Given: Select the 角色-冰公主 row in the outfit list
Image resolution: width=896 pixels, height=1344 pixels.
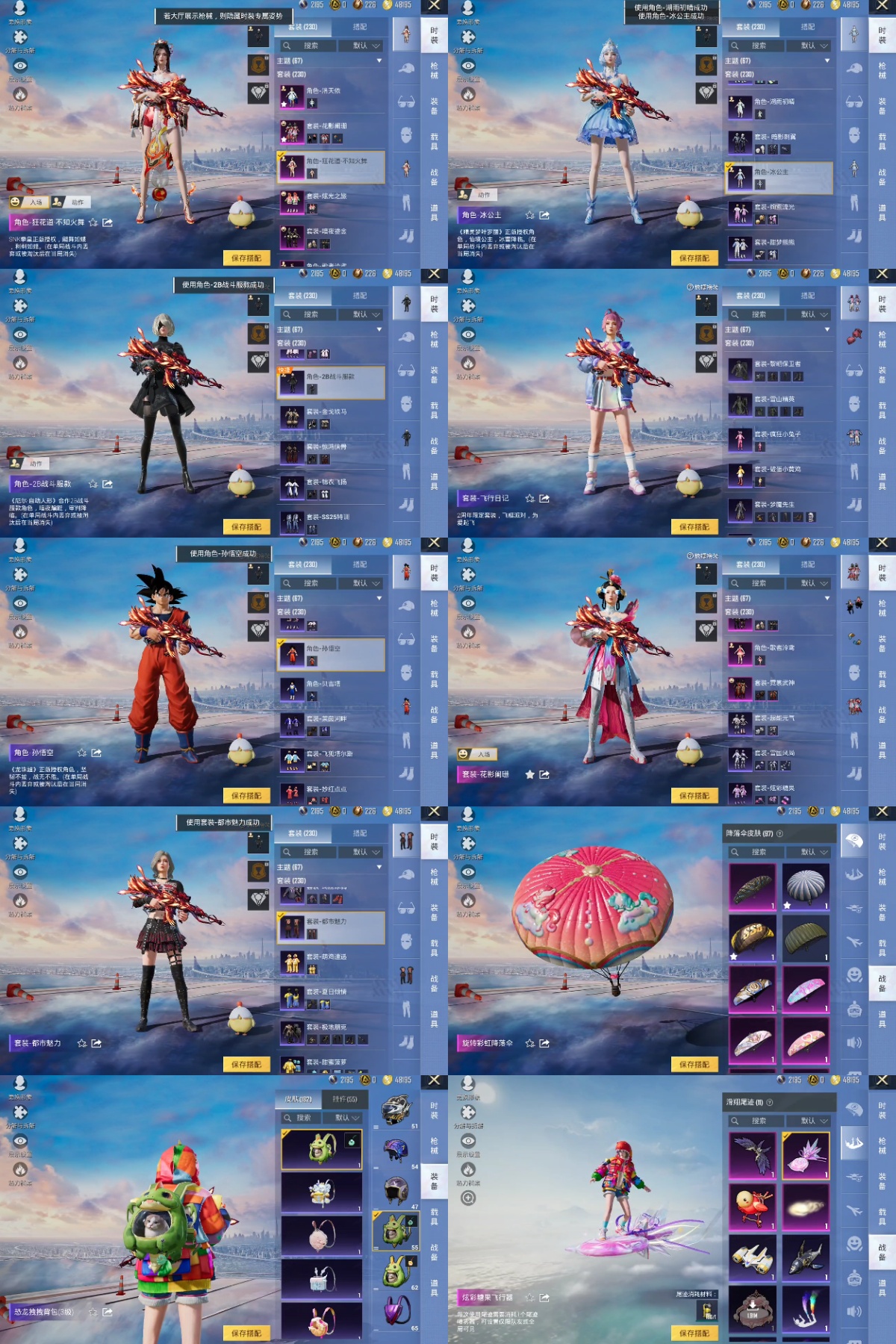Looking at the screenshot, I should click(x=779, y=177).
